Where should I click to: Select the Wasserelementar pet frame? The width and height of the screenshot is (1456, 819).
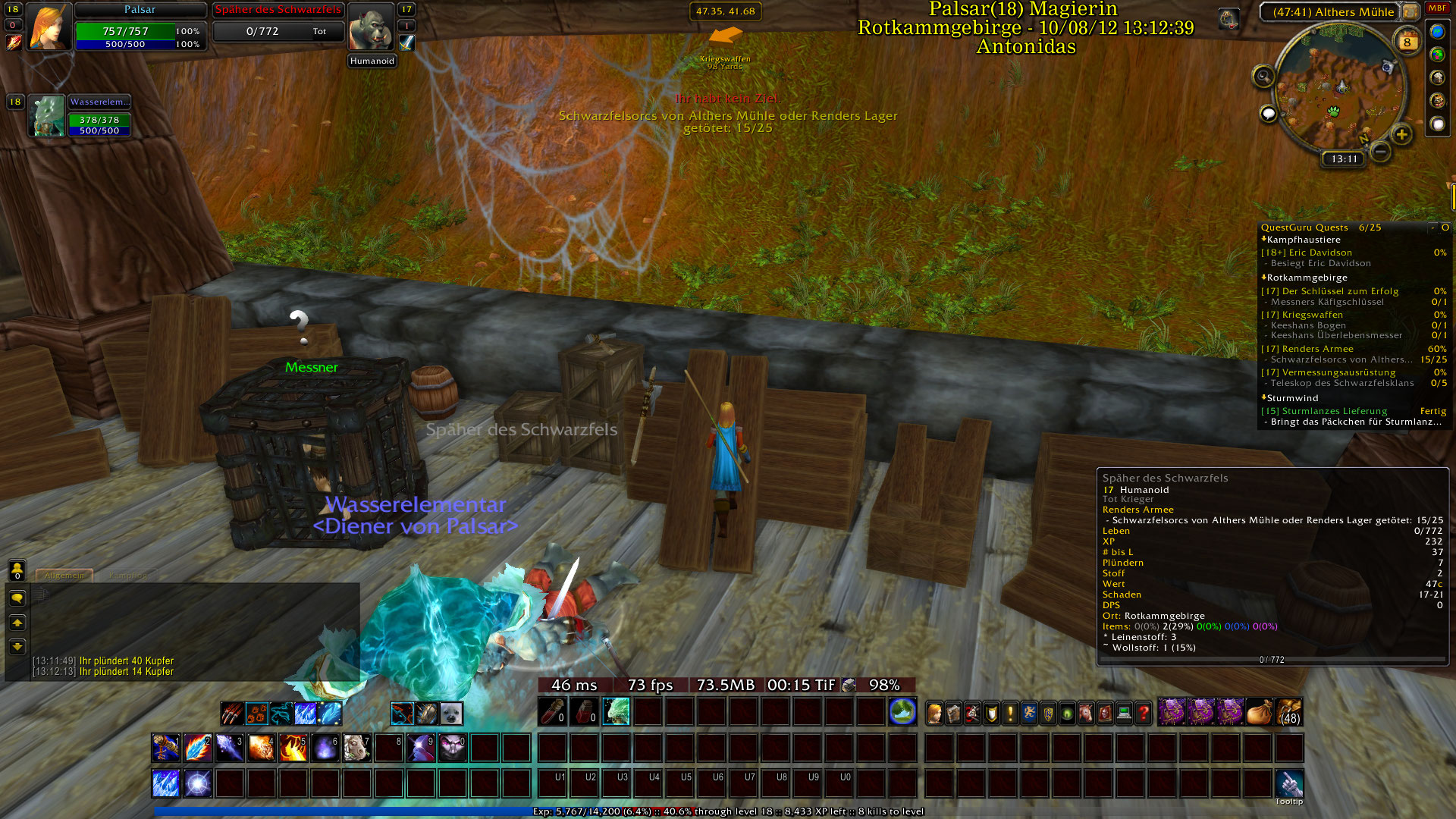(x=48, y=116)
